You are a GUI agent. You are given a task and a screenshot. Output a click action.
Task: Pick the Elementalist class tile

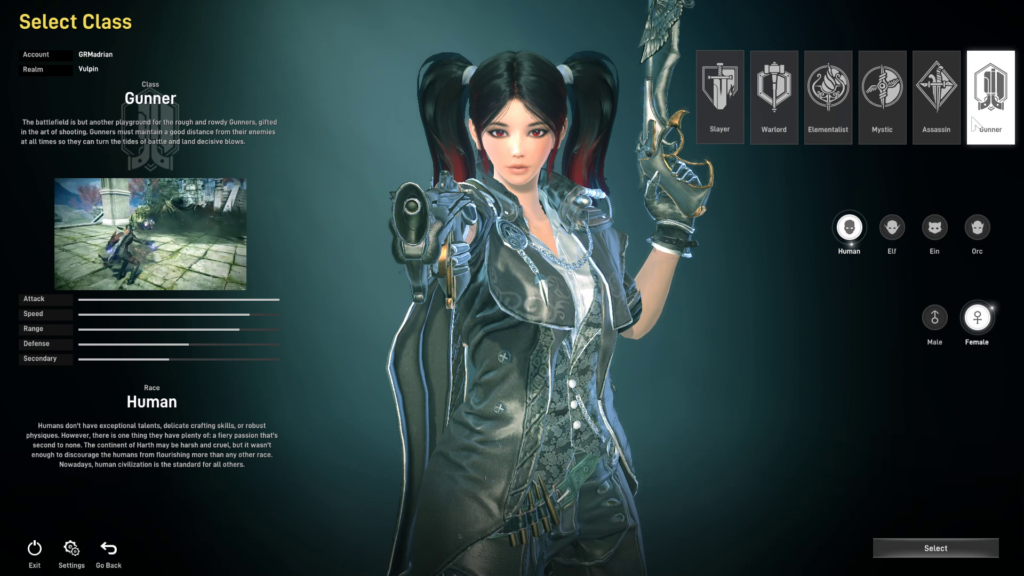(x=828, y=97)
